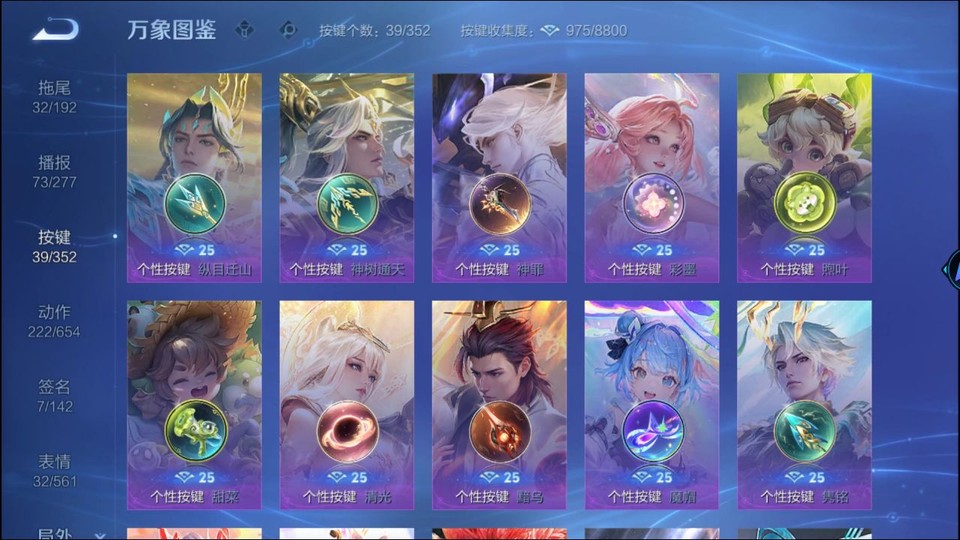Open the 表情 category tab
This screenshot has height=540, width=960.
click(x=54, y=470)
